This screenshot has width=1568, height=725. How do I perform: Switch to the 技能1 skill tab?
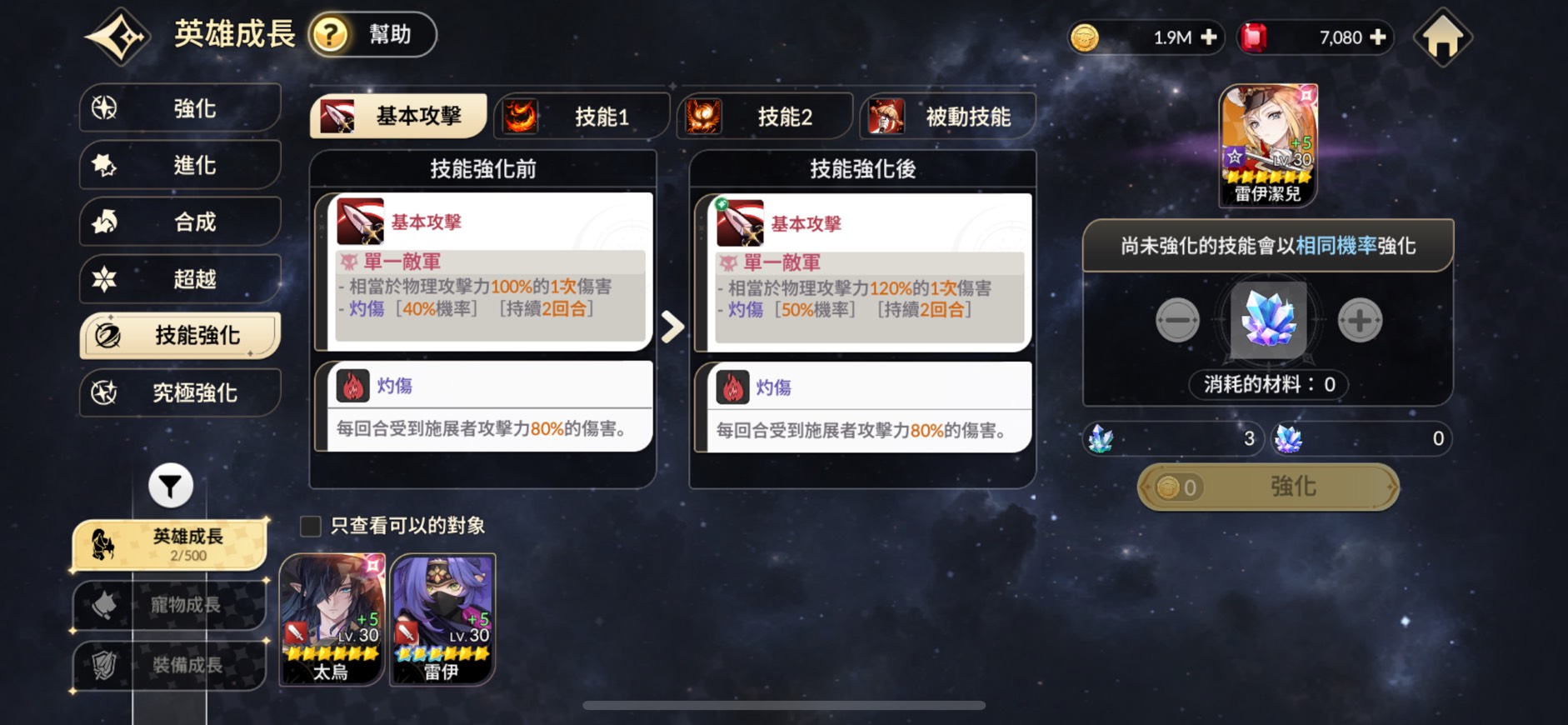point(583,116)
